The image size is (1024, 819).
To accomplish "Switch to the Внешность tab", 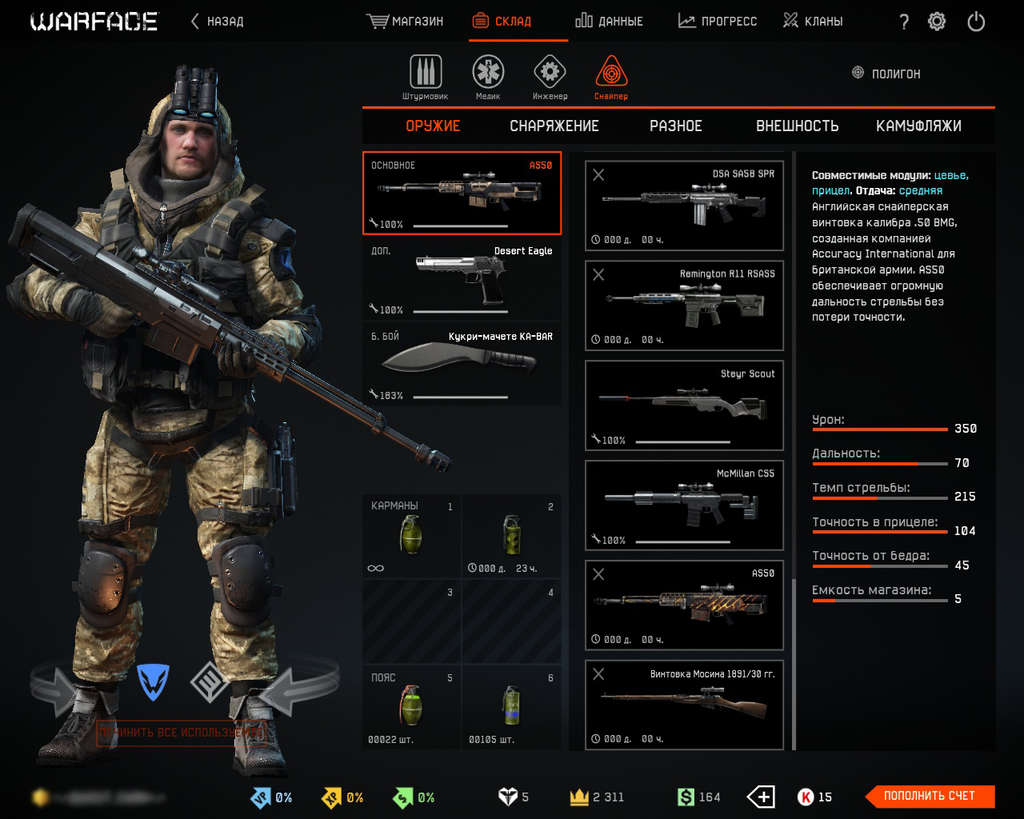I will click(x=797, y=126).
